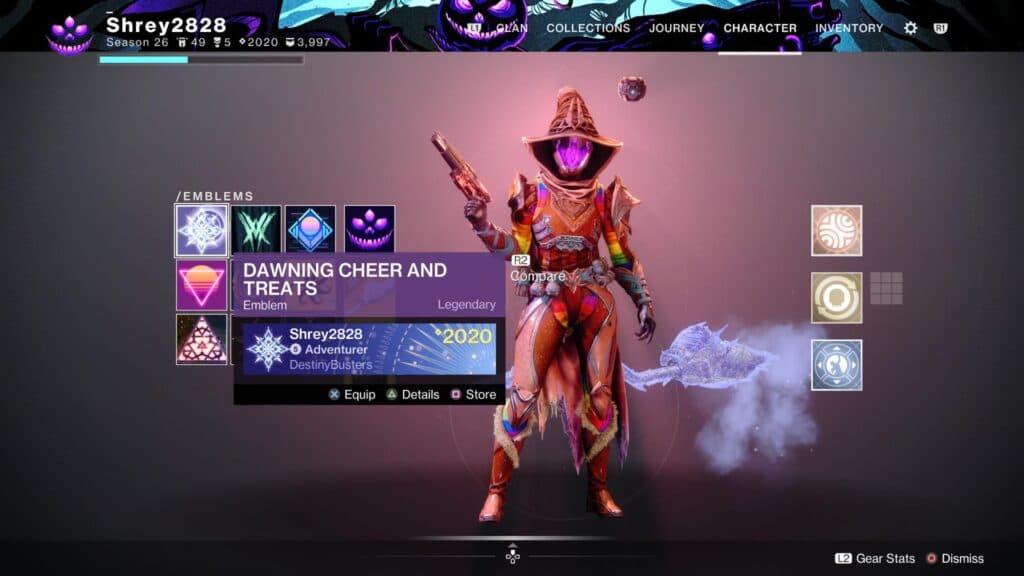This screenshot has height=576, width=1024.
Task: Select the pink pyramid triangle emblem
Action: (201, 339)
